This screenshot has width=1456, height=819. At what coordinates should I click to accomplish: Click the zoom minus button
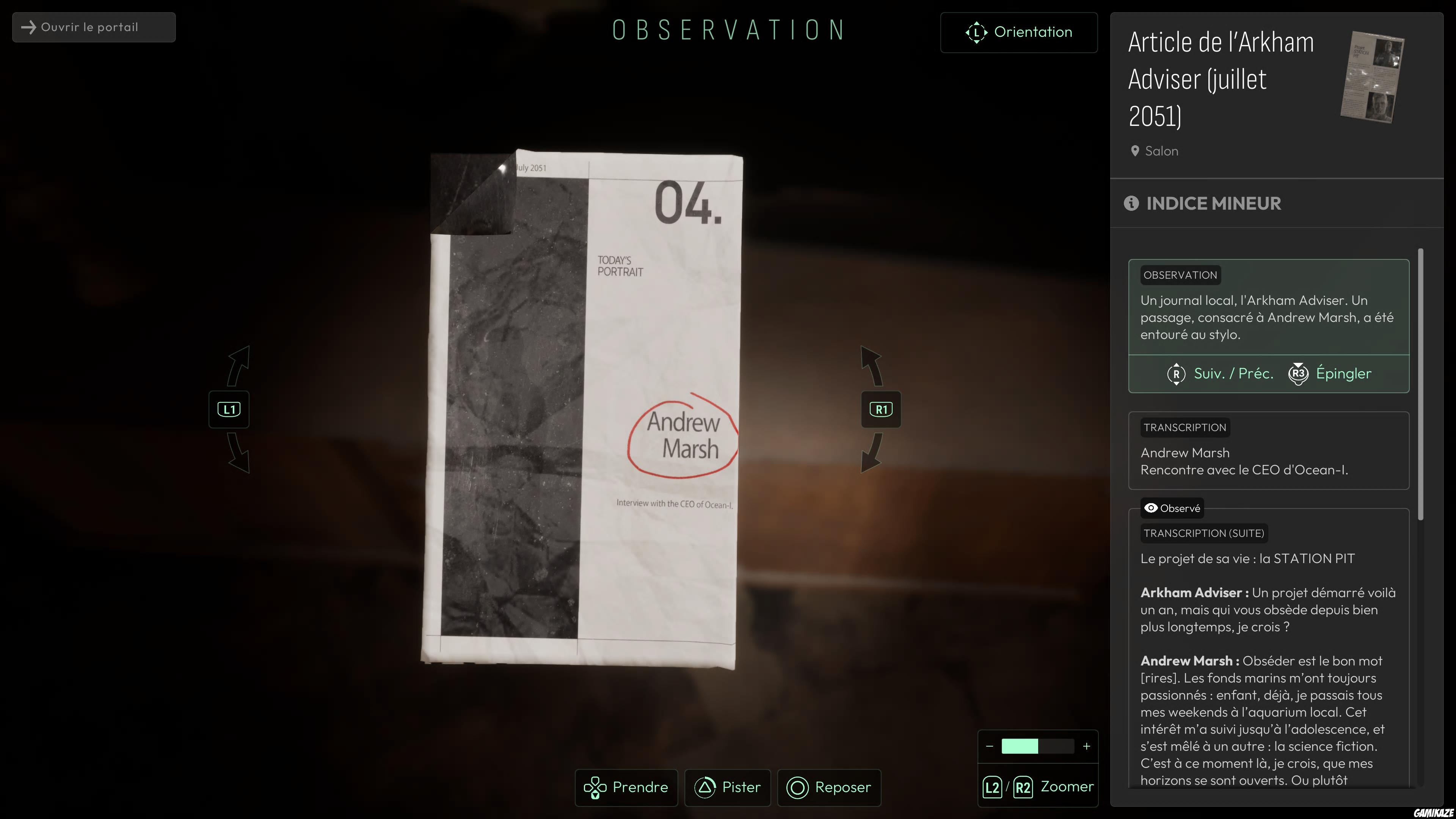point(989,746)
